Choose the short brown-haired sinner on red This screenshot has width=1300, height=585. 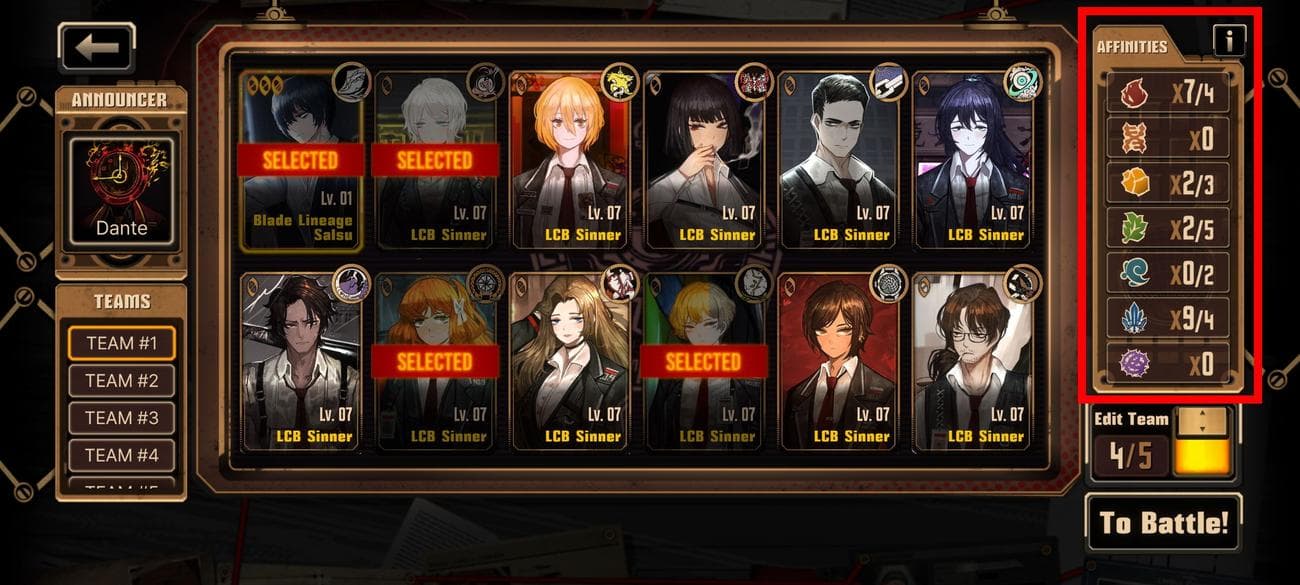[x=837, y=362]
